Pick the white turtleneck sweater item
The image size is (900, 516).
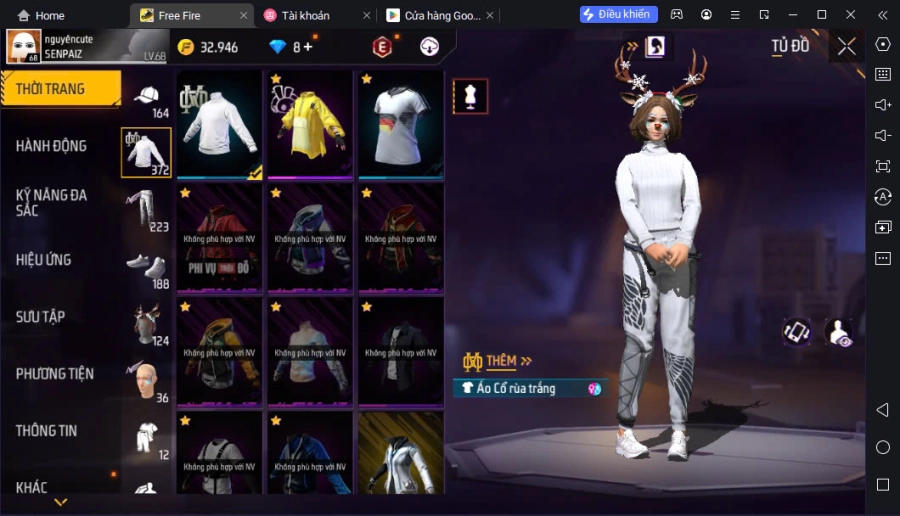[x=220, y=124]
